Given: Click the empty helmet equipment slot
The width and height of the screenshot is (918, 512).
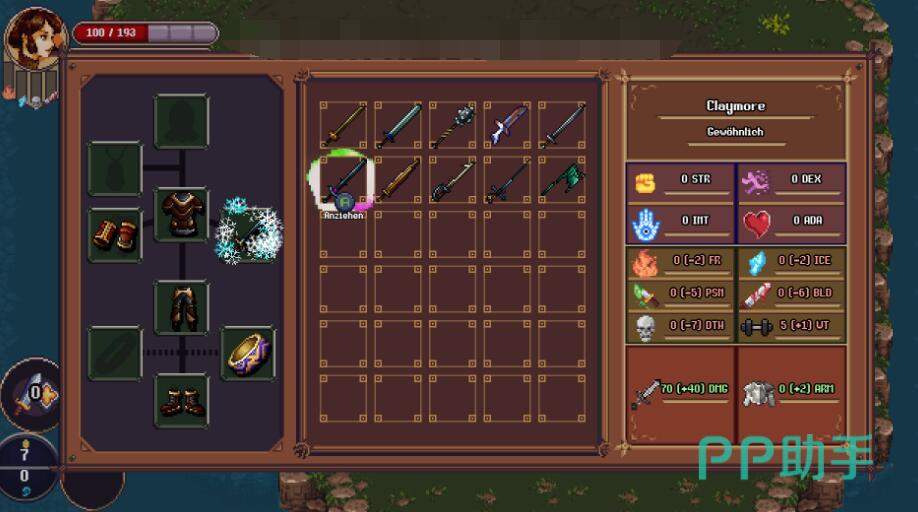Looking at the screenshot, I should [x=182, y=122].
